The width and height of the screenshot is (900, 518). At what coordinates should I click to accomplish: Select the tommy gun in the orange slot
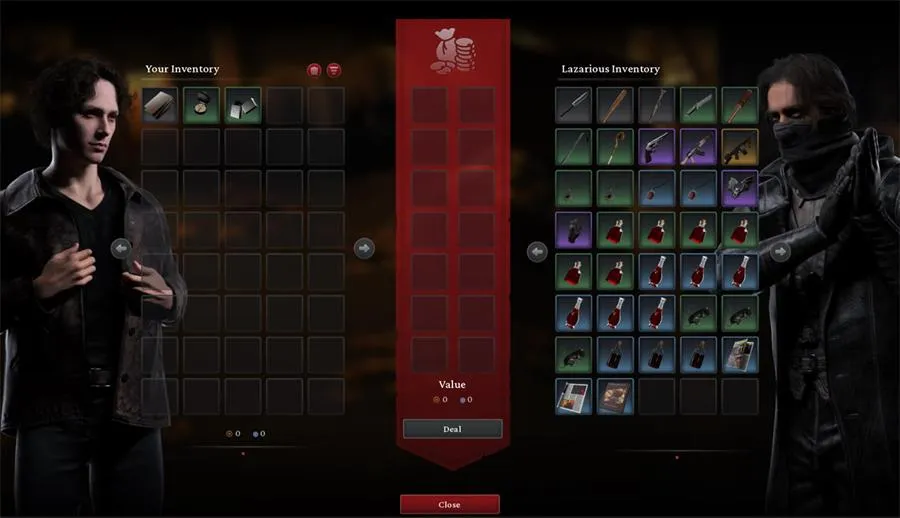point(740,146)
